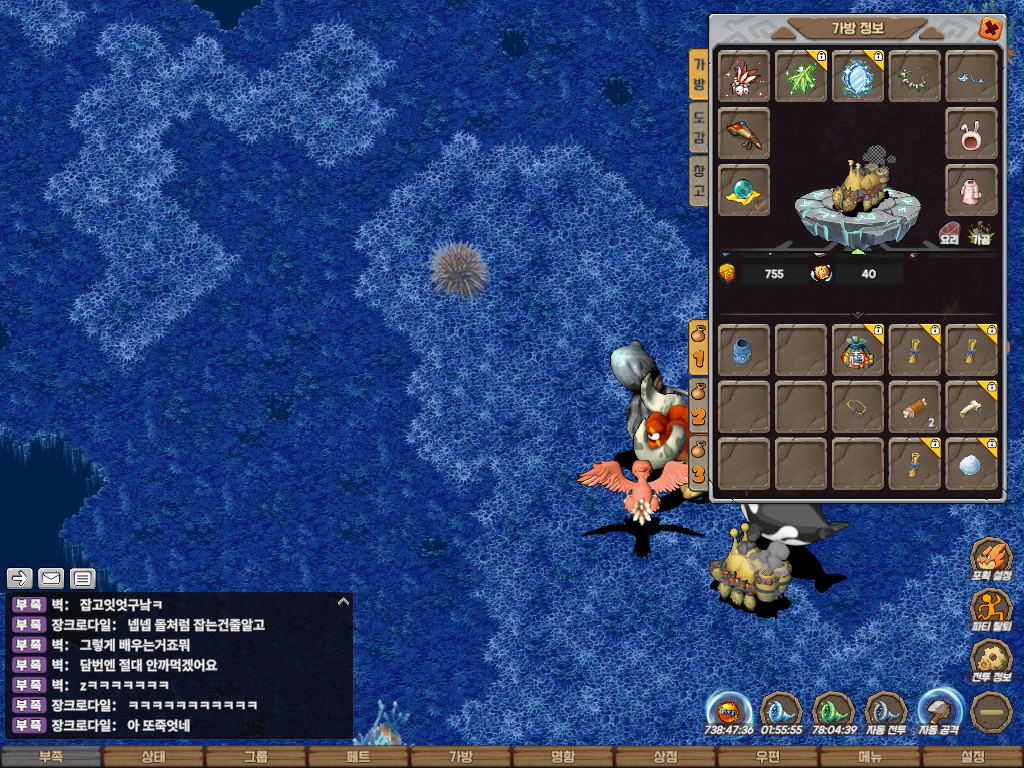The image size is (1024, 768).
Task: Toggle 자동 공격 auto attack
Action: point(941,712)
